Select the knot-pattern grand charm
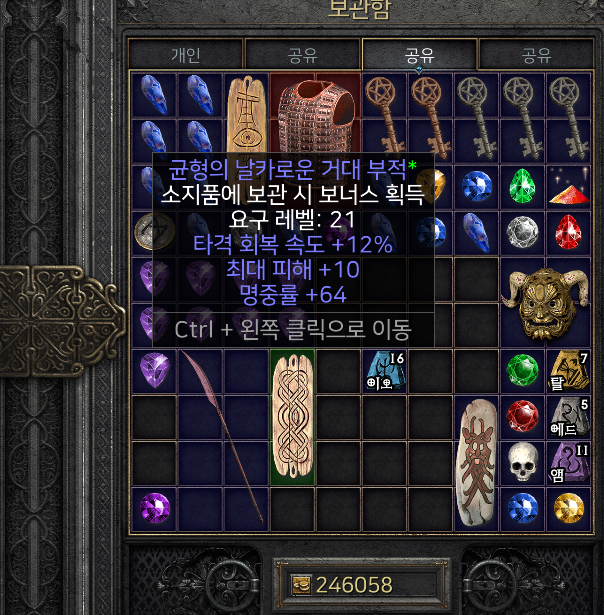604x615 pixels. pos(292,416)
